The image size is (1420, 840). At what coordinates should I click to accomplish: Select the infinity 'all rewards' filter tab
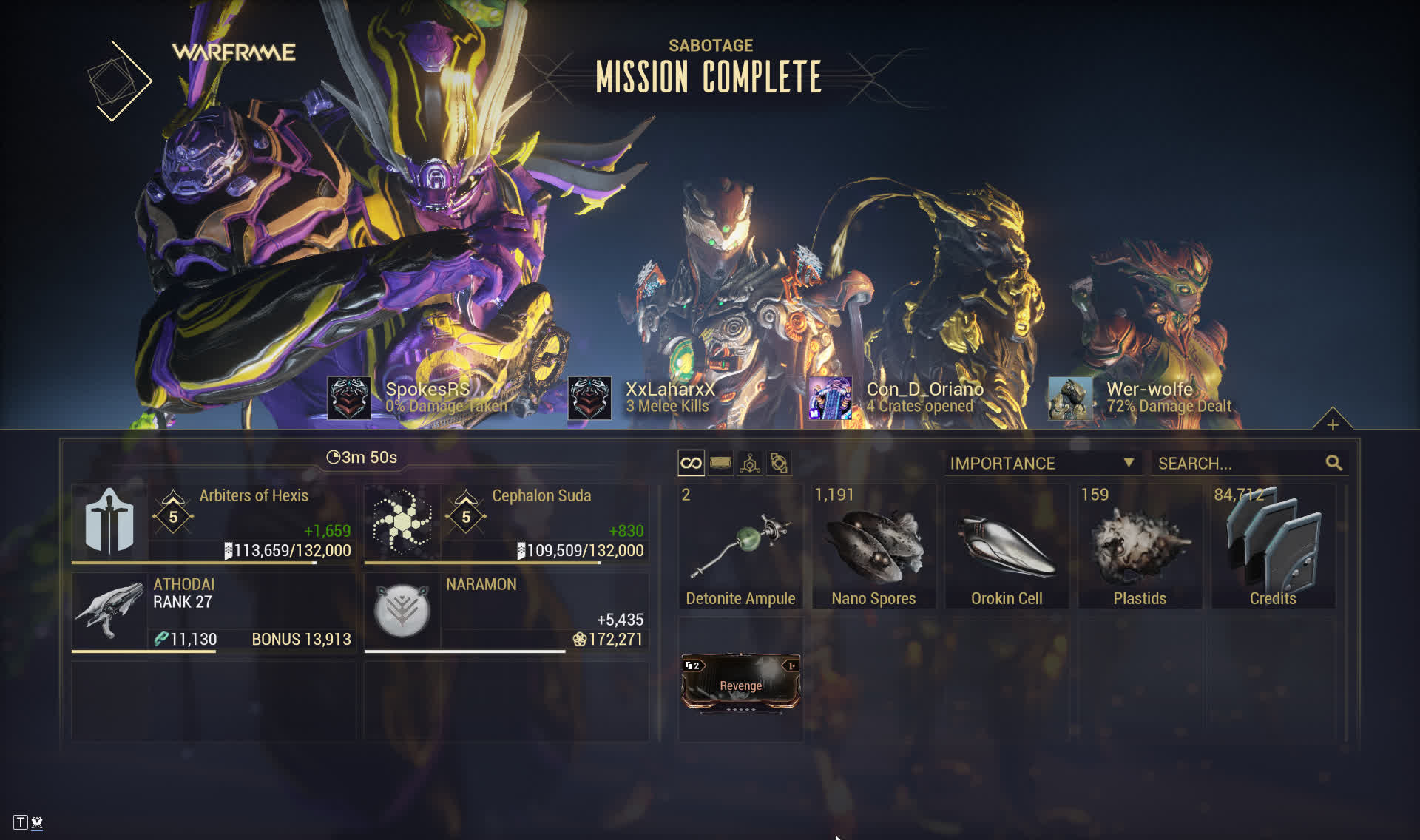pyautogui.click(x=691, y=464)
